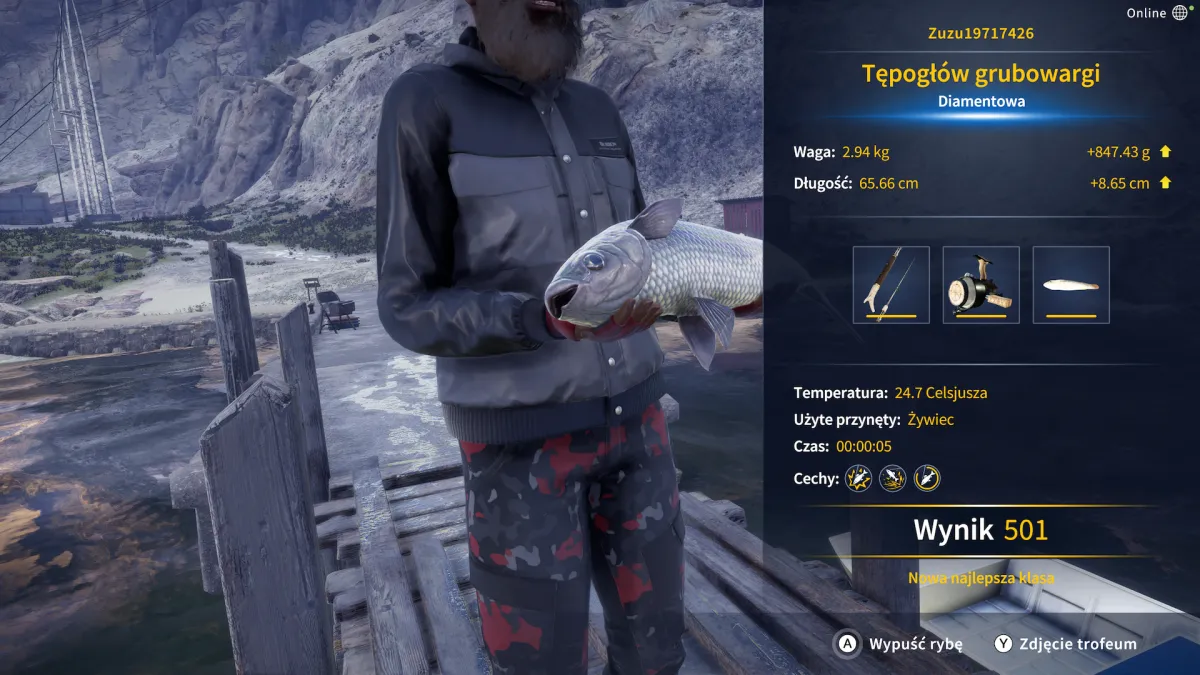1200x675 pixels.
Task: Select the live bait fish slot
Action: pyautogui.click(x=1071, y=285)
